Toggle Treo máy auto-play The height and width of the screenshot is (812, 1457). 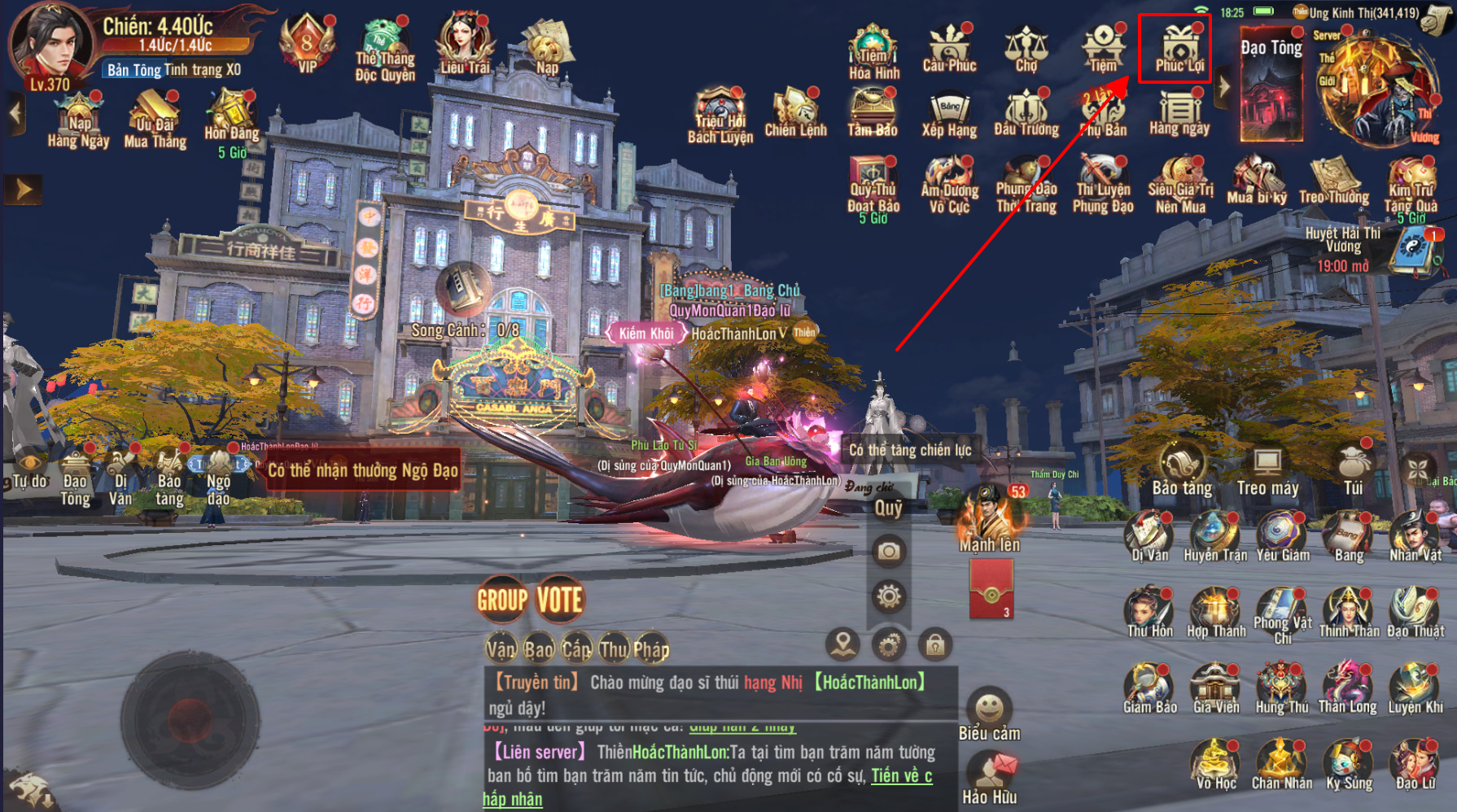(1267, 469)
